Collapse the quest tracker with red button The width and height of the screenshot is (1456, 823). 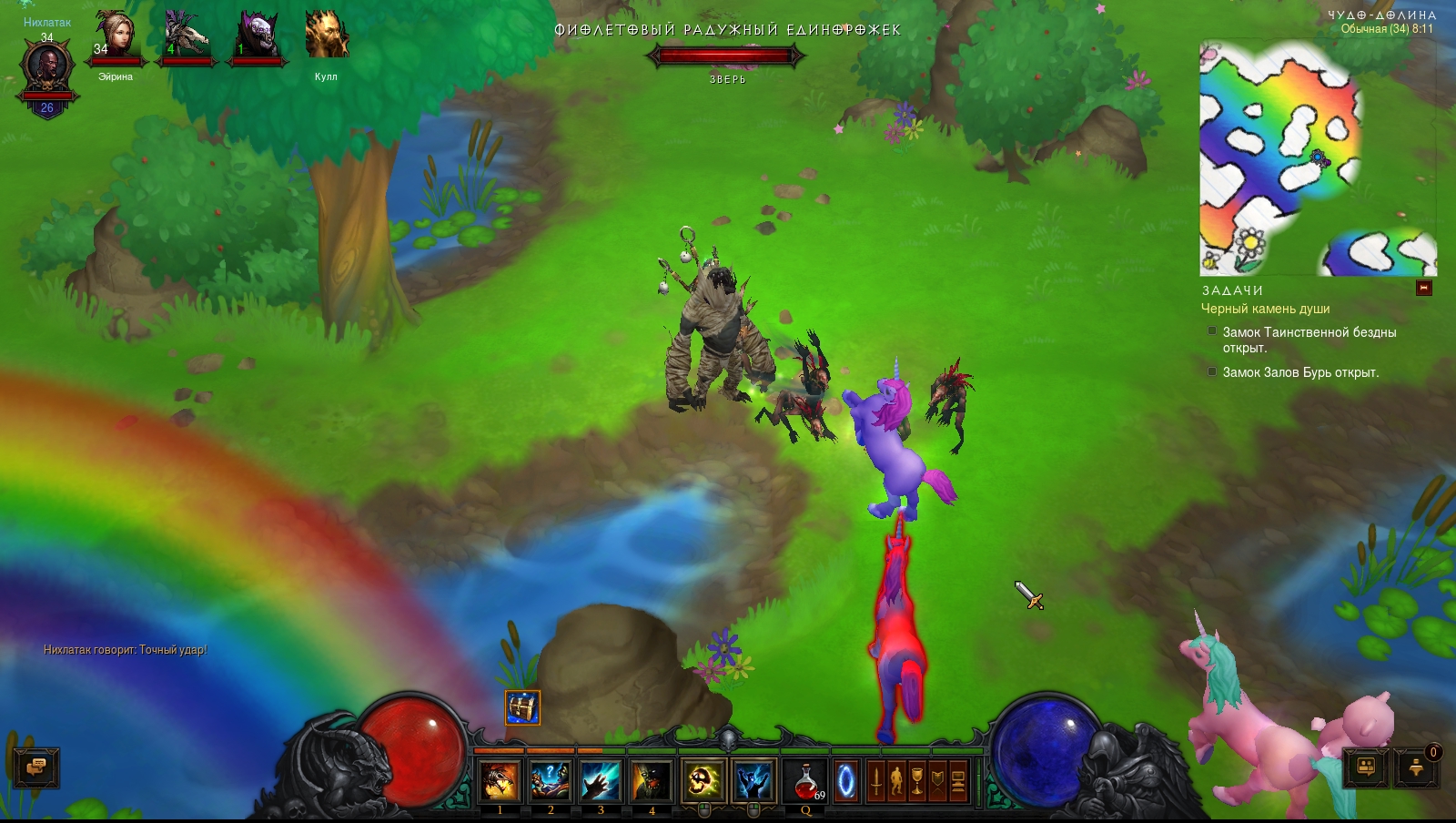tap(1424, 289)
